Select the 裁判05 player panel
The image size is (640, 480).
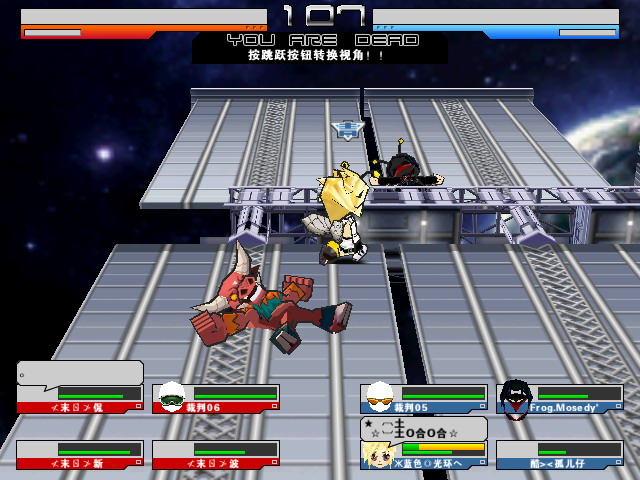[x=424, y=398]
